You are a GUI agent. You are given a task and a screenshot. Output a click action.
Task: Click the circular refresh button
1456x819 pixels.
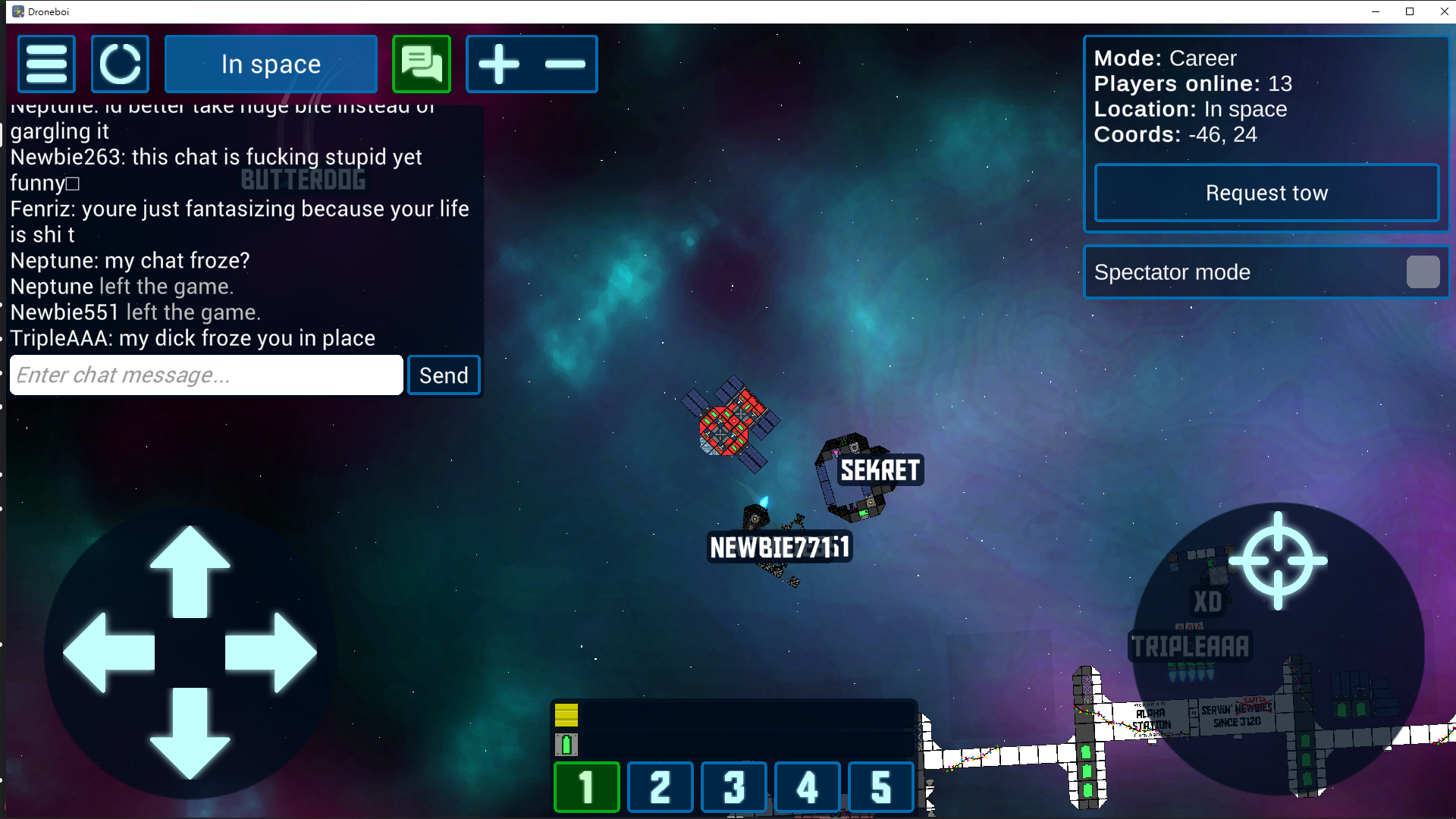pos(120,64)
